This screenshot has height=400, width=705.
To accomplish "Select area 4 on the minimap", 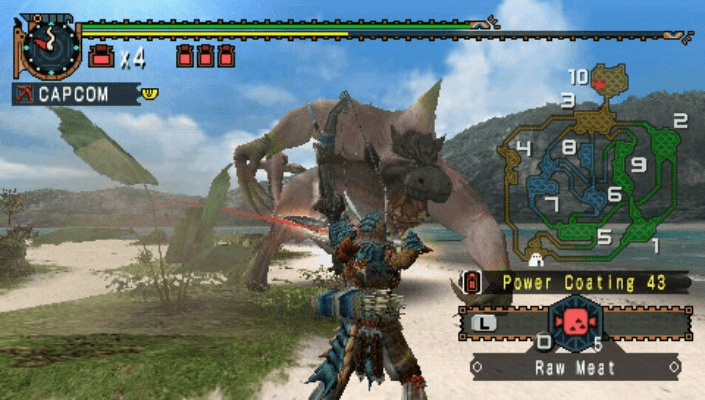I will tap(523, 149).
